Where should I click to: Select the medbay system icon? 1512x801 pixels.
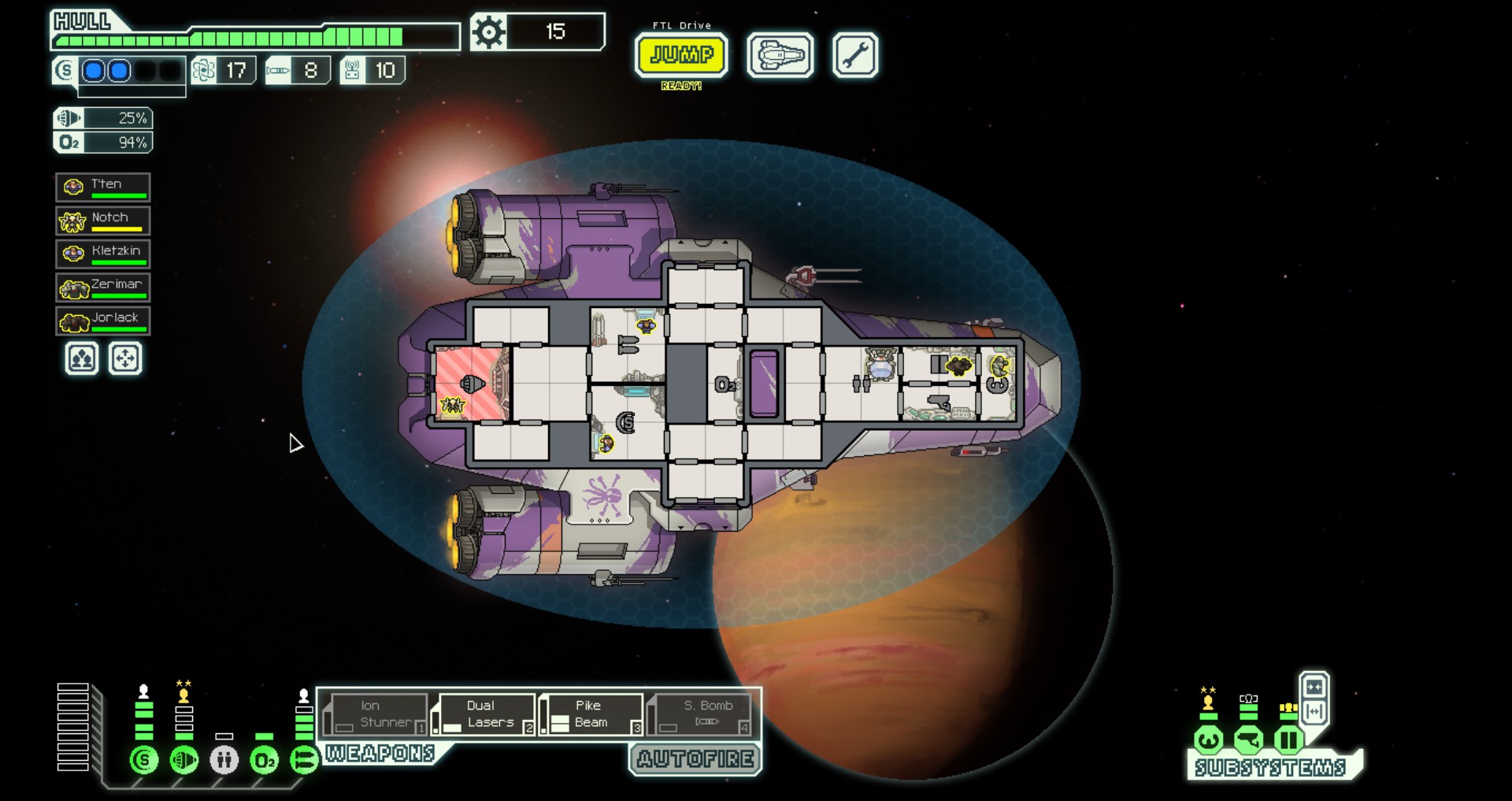point(224,760)
